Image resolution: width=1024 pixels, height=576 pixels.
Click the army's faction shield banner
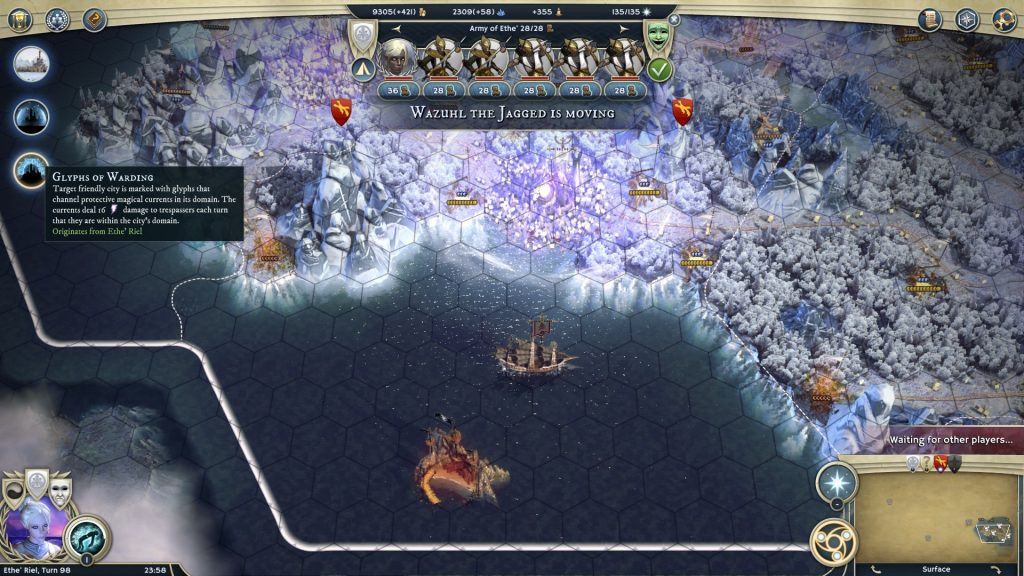pos(362,36)
